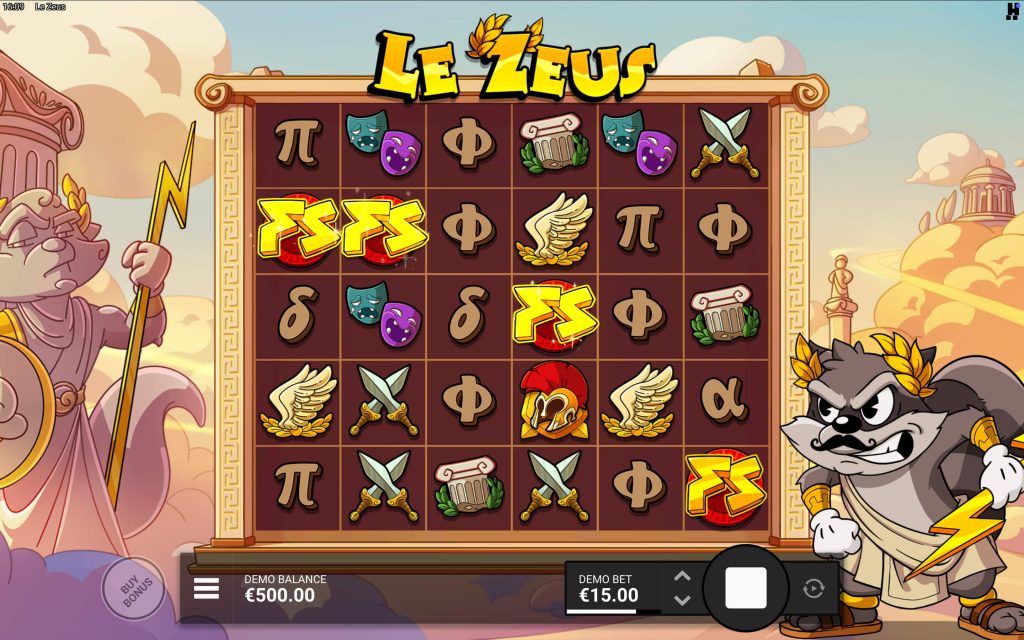This screenshot has height=640, width=1024.
Task: Open the Demo Bet amount panel
Action: pos(612,588)
